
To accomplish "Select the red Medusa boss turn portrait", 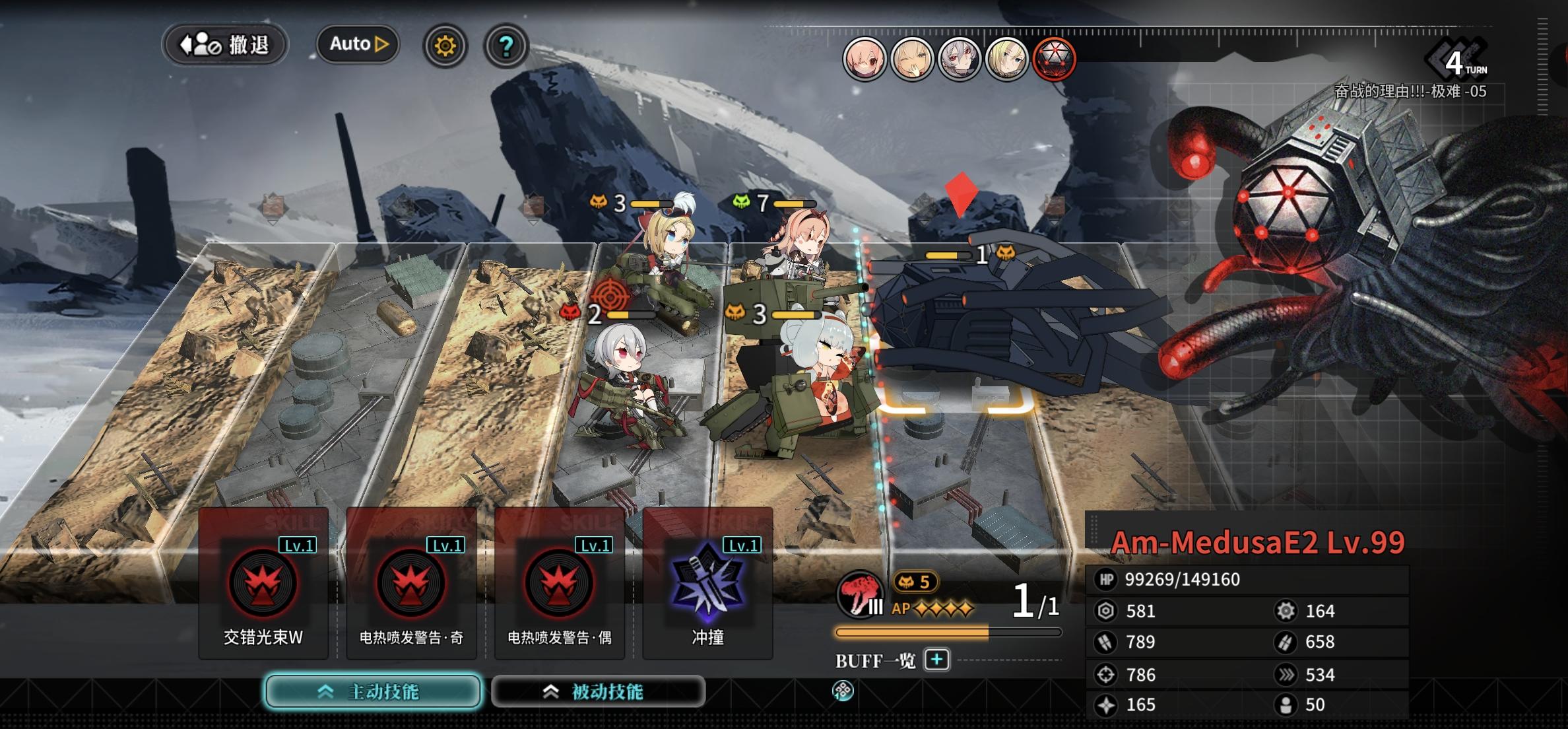I will coord(1054,59).
